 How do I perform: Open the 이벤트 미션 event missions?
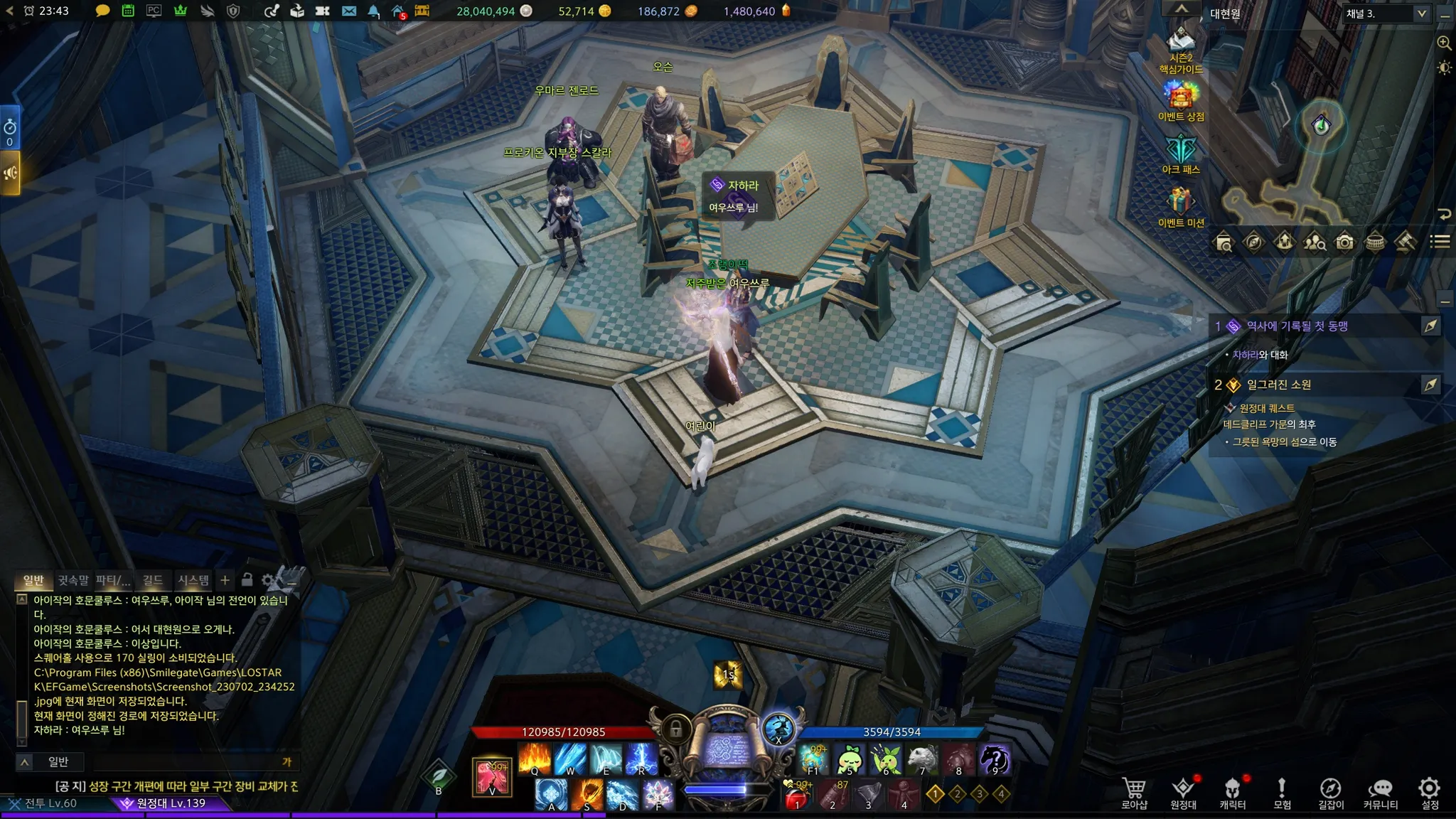1181,207
